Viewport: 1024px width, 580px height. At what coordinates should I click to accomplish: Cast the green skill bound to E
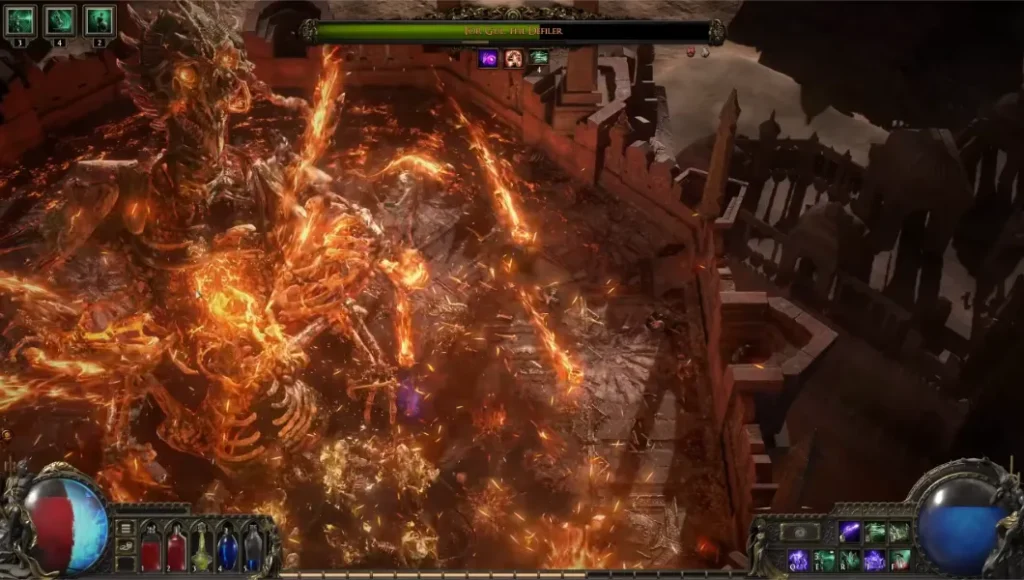click(x=825, y=560)
